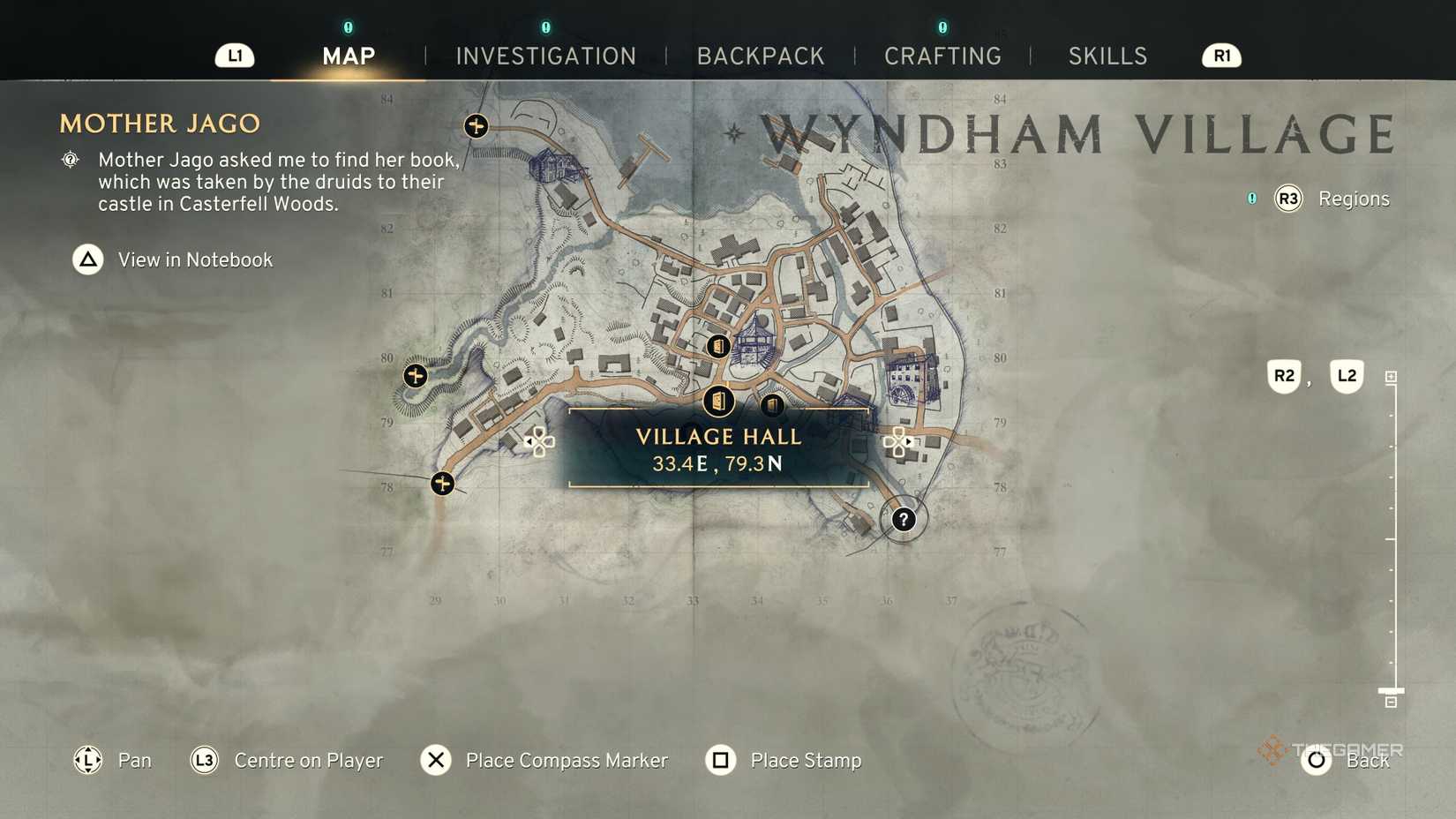Open the notification badge above Investigation
The width and height of the screenshot is (1456, 819).
click(545, 27)
